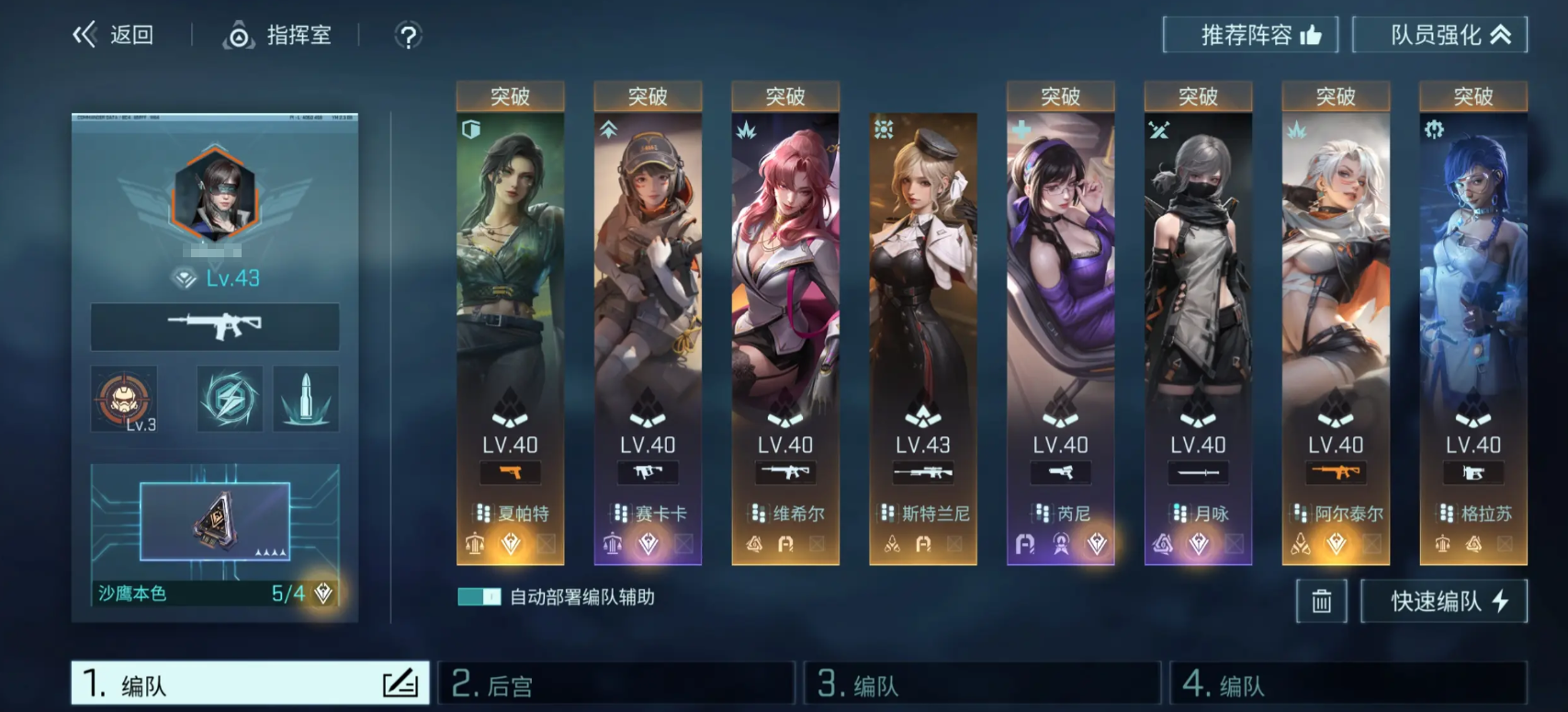Open the 指挥室 command room

(277, 36)
